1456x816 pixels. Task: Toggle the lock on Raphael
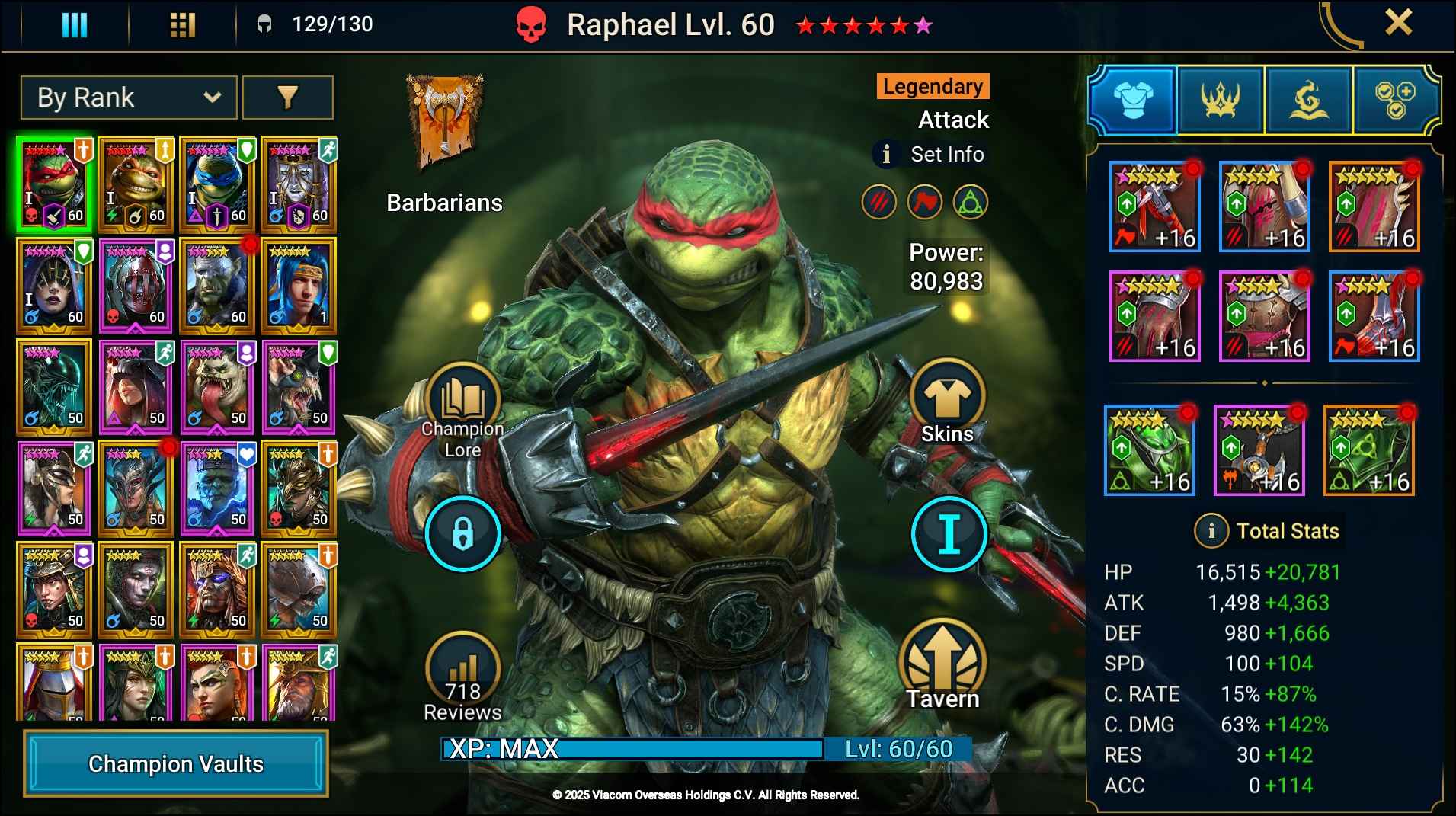(463, 534)
